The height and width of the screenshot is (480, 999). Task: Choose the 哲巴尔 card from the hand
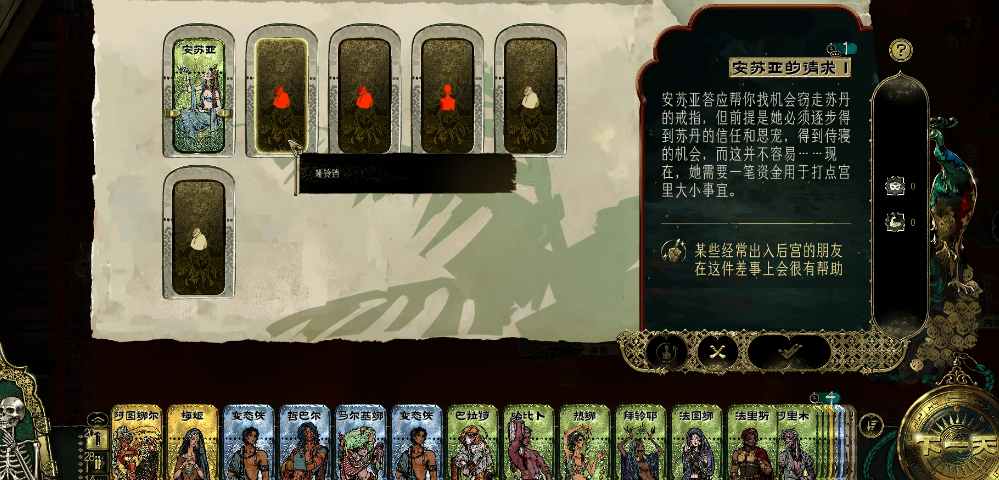pyautogui.click(x=305, y=445)
